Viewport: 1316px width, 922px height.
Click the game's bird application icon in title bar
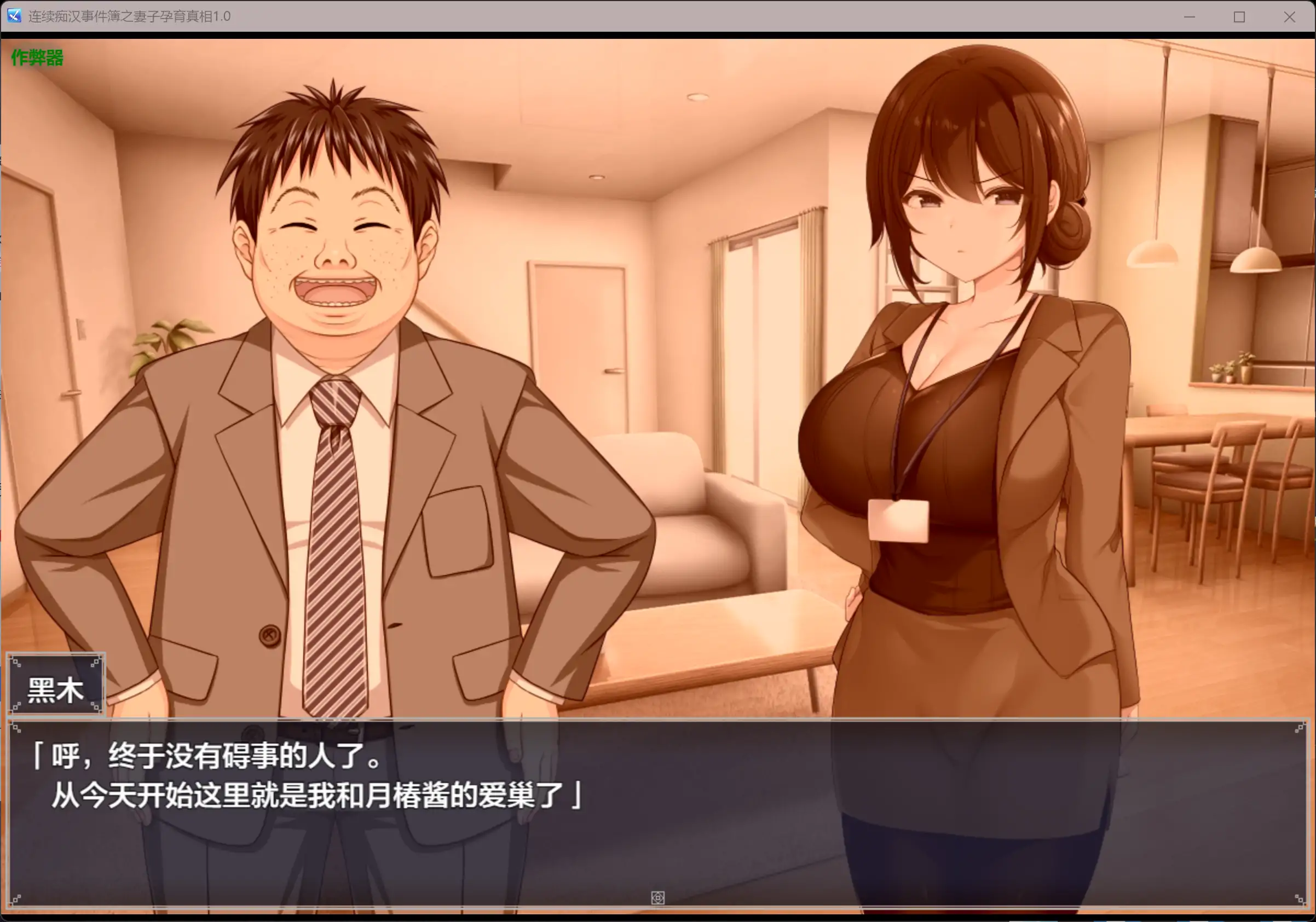tap(14, 16)
